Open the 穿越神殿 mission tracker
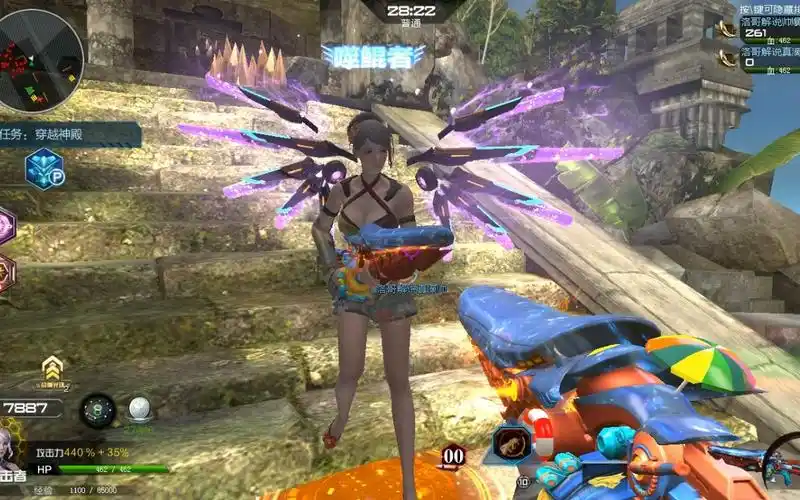800x500 pixels. (70, 135)
